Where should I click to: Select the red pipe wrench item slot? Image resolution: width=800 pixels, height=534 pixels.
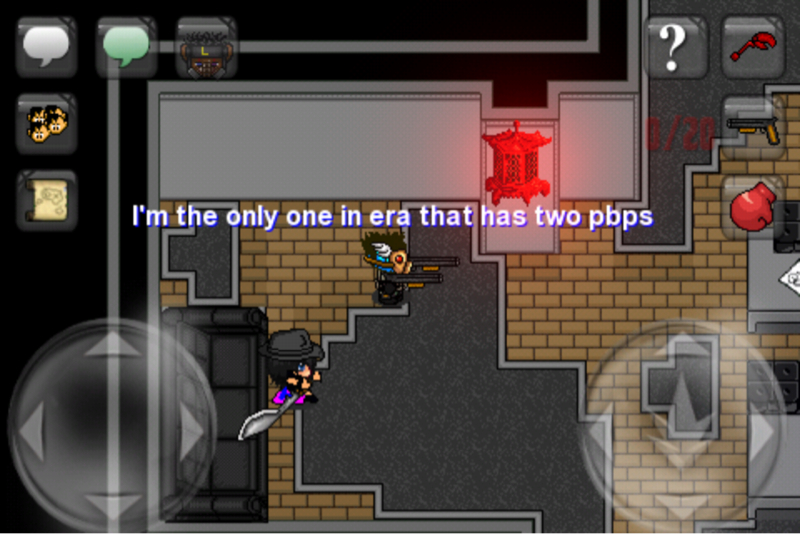tap(753, 46)
